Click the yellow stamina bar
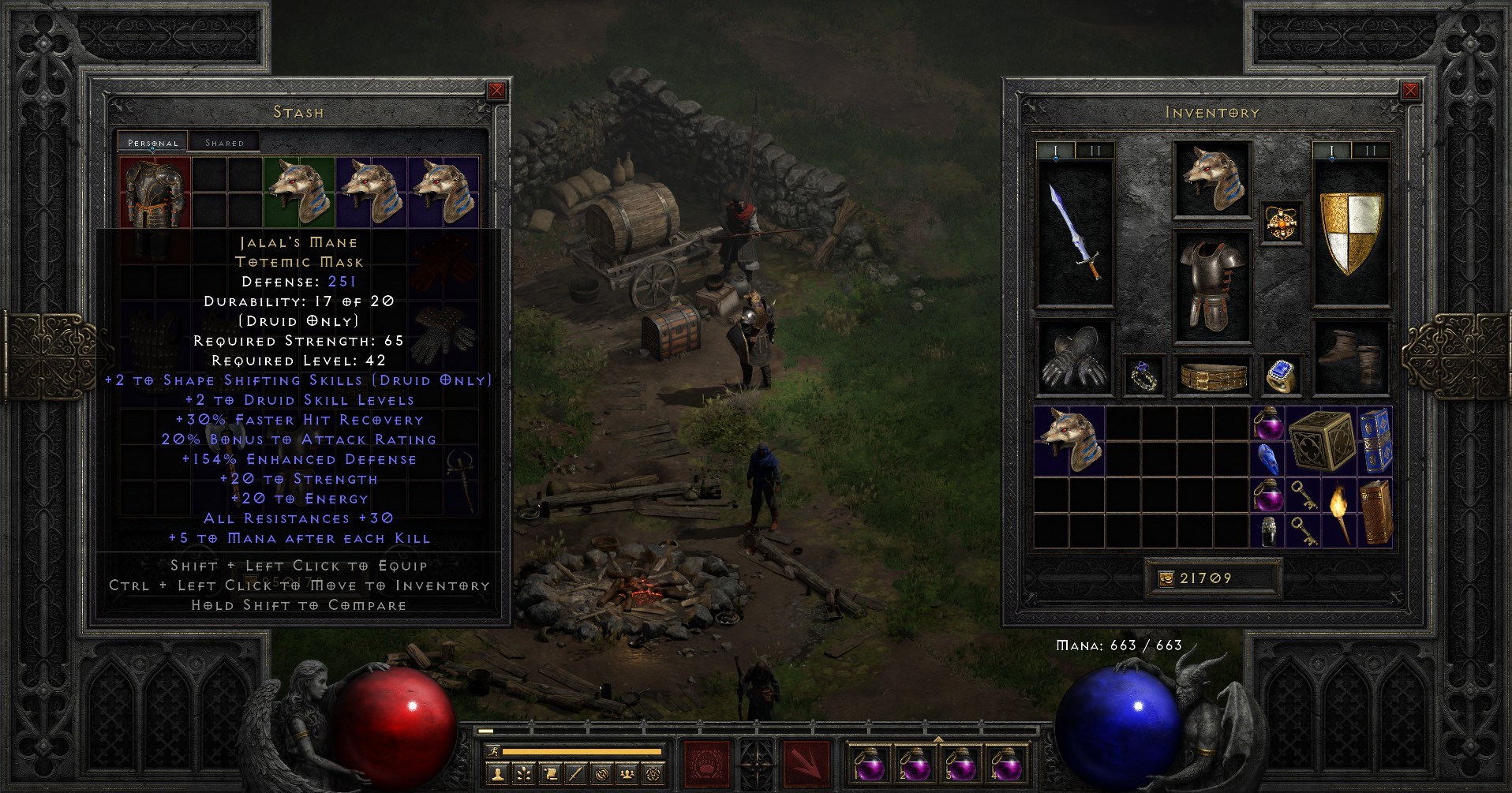The width and height of the screenshot is (1512, 793). [x=584, y=751]
